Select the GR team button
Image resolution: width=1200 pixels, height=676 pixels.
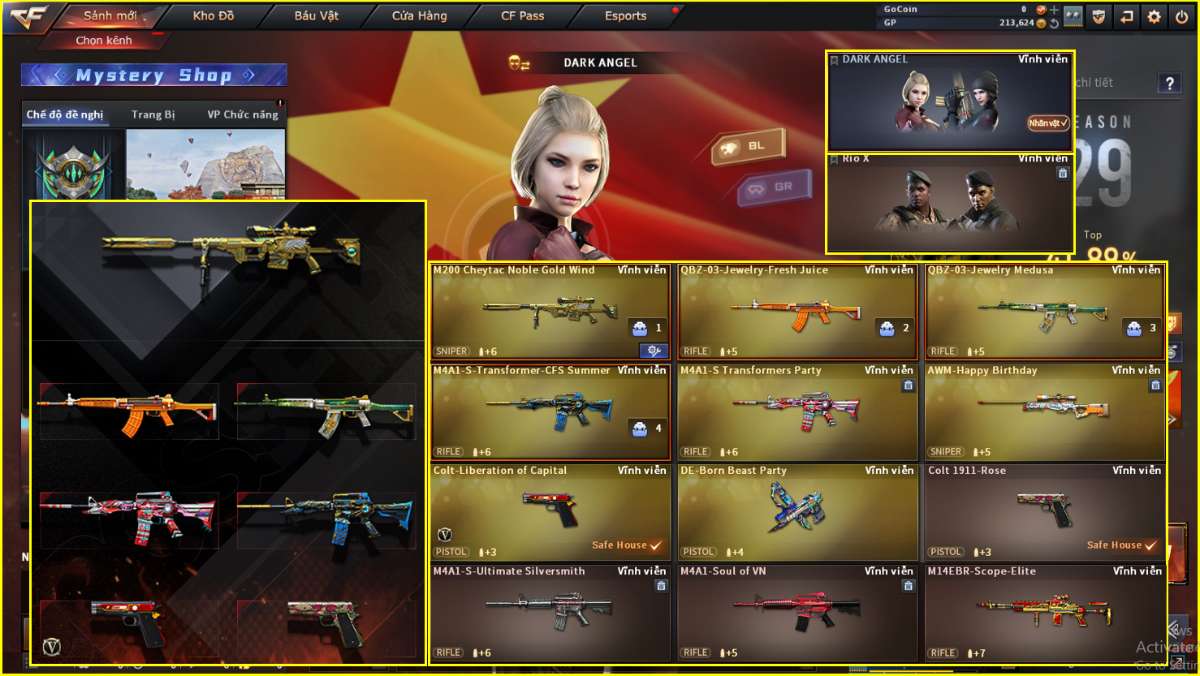click(x=774, y=187)
